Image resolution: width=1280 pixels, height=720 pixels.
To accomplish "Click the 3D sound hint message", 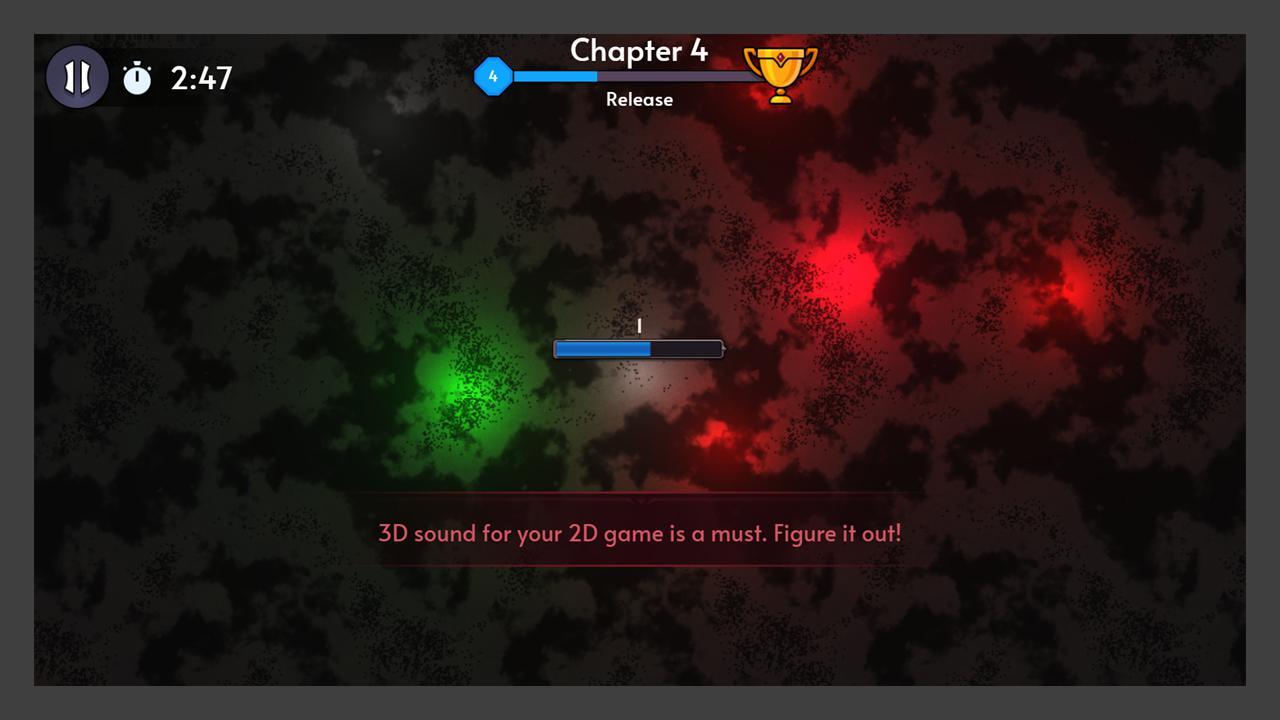I will [x=639, y=533].
